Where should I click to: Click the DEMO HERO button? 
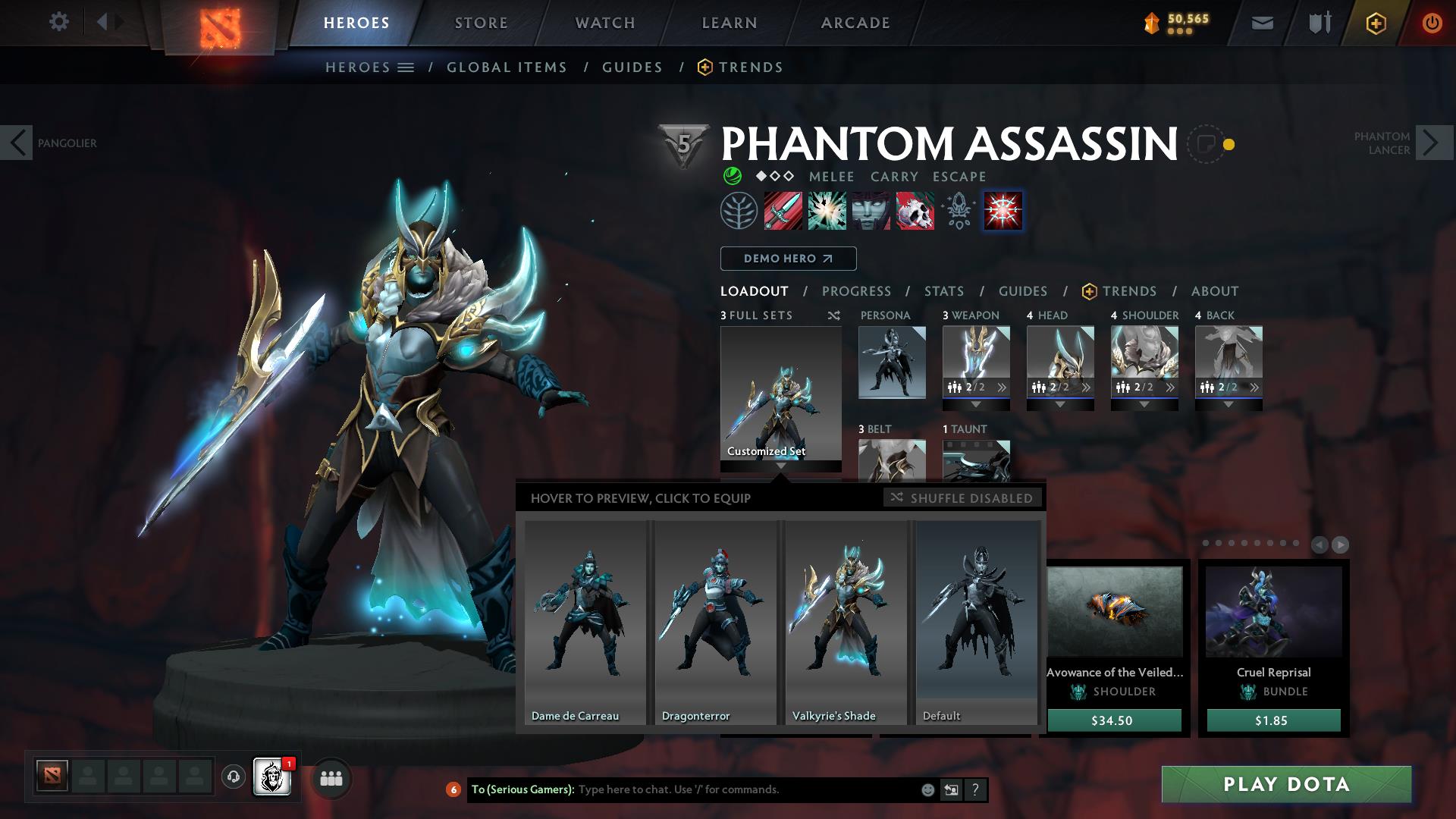[787, 259]
